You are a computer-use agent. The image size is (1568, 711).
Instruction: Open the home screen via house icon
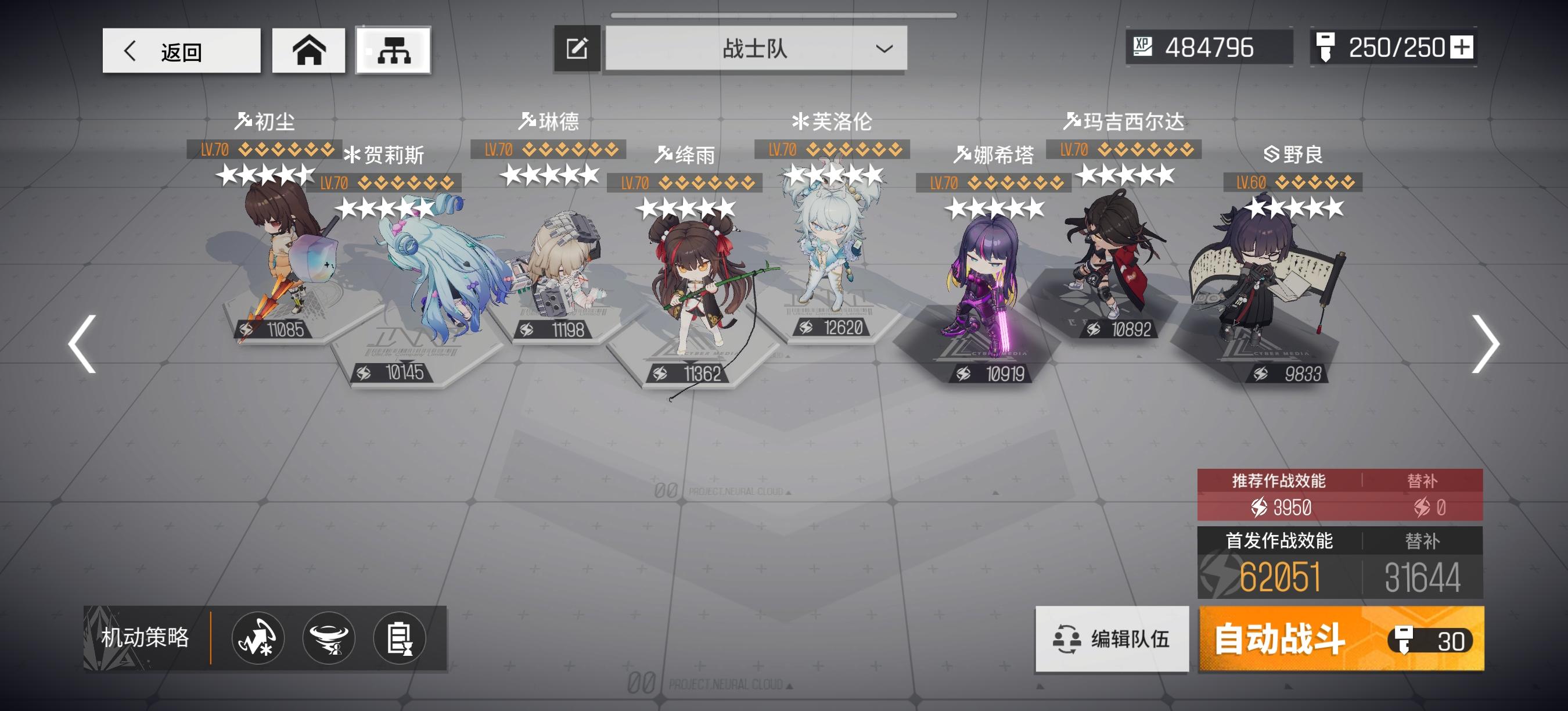309,51
